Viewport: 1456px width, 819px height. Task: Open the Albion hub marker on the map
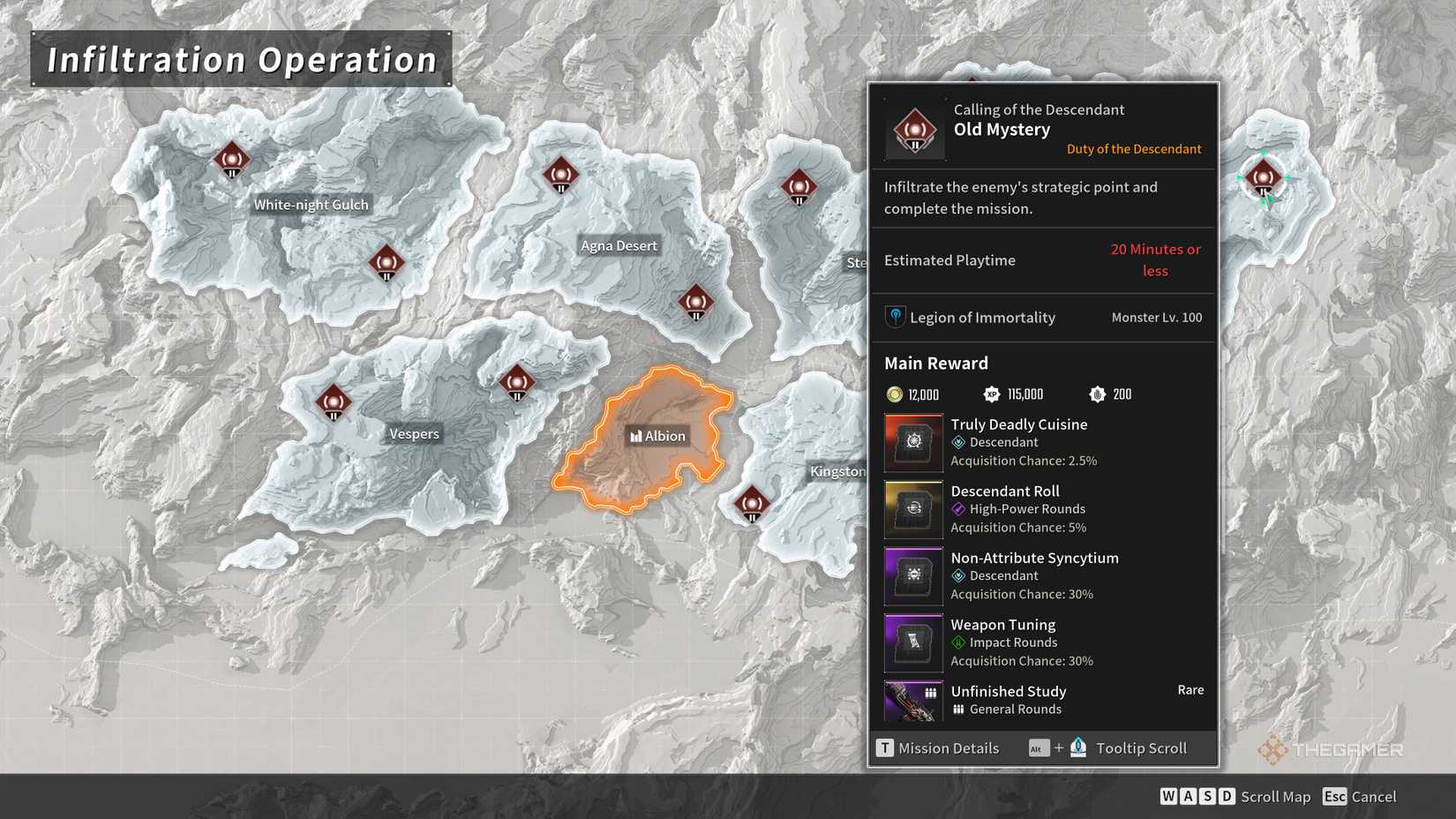point(657,435)
